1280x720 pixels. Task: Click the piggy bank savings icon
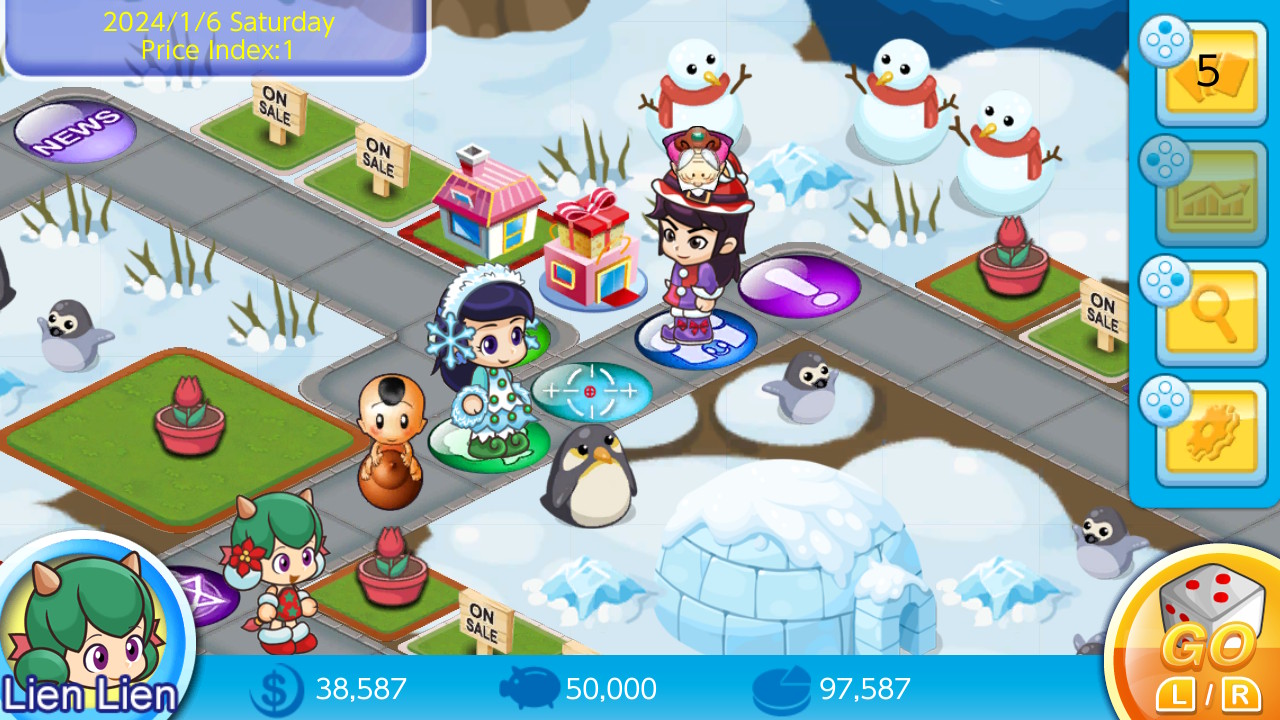click(528, 689)
